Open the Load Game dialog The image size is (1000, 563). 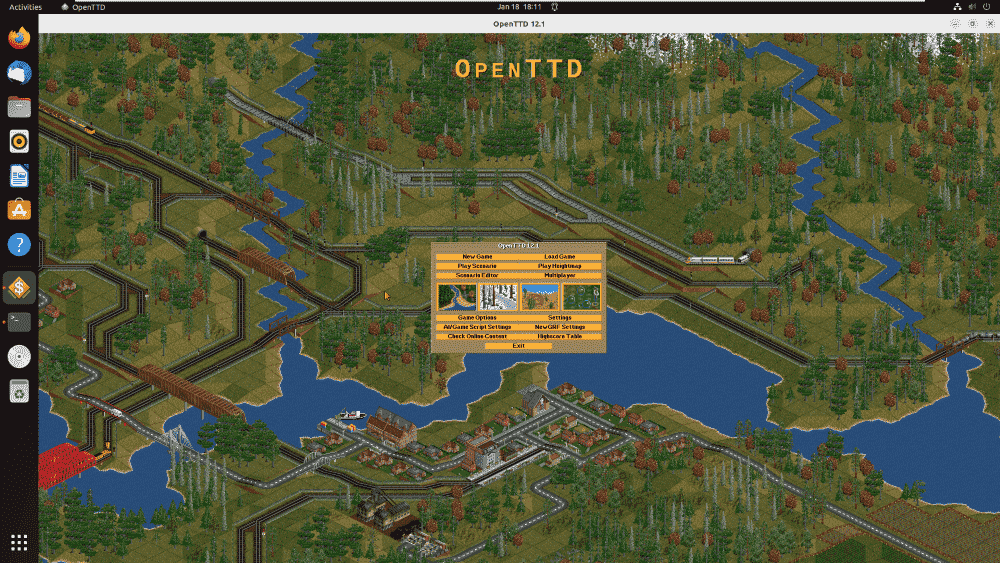[560, 256]
